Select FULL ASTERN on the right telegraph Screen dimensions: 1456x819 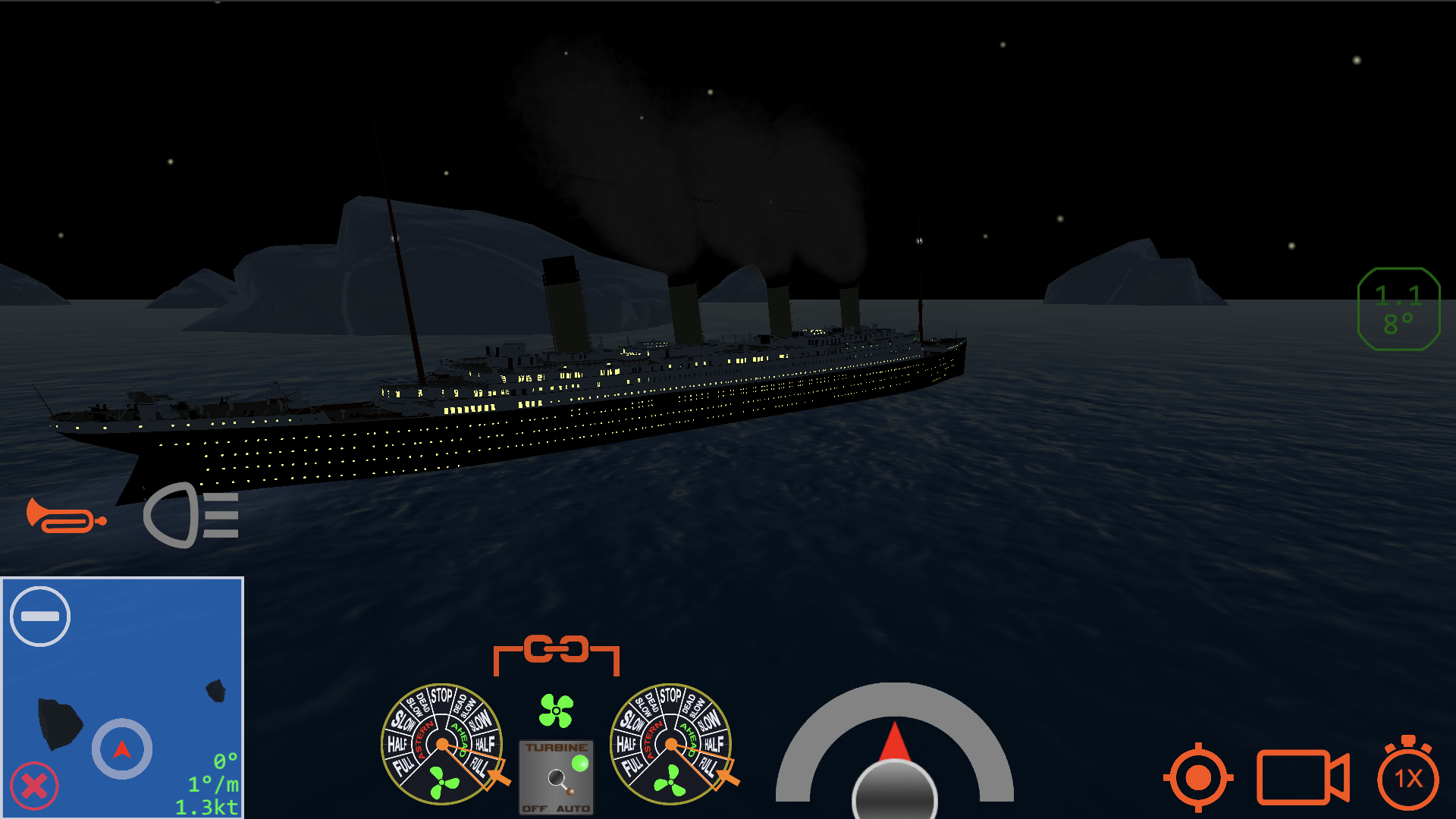click(x=631, y=766)
